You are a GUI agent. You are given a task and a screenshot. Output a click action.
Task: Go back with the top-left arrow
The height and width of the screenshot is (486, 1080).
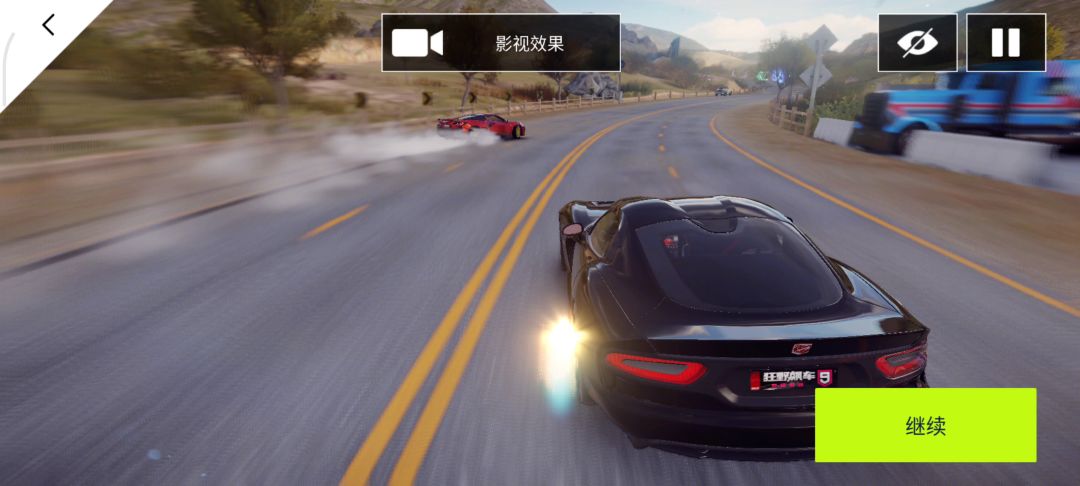pyautogui.click(x=48, y=25)
